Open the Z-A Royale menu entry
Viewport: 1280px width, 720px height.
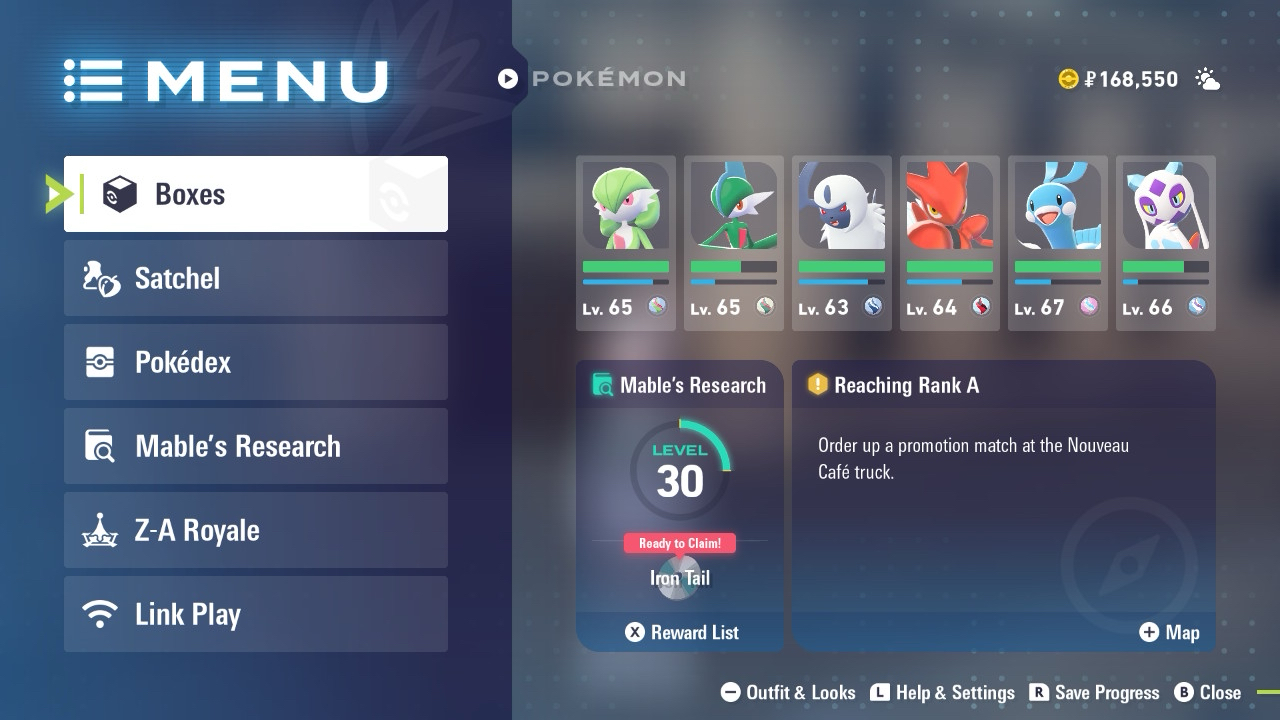[x=255, y=530]
